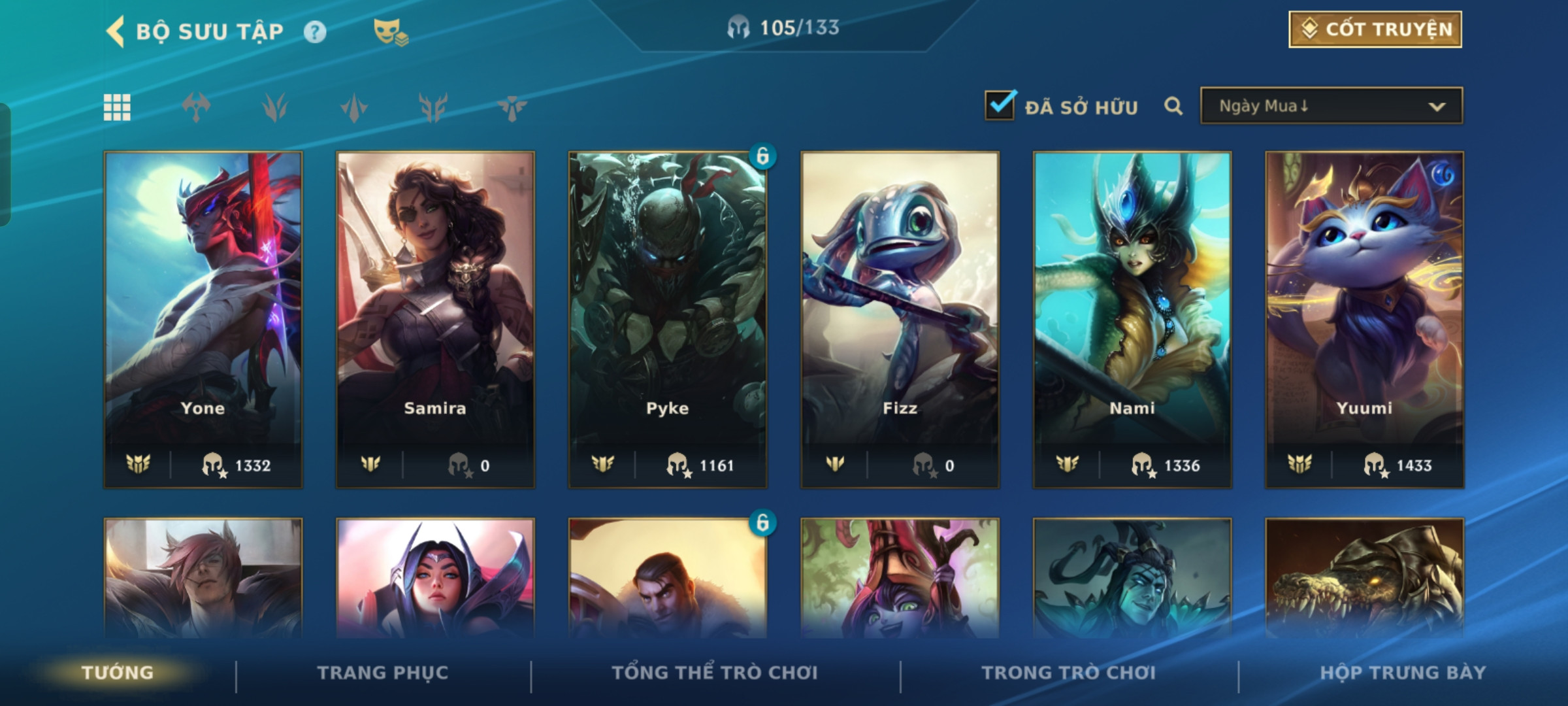Go back from Bộ Sưu Tập
1568x706 pixels.
[x=116, y=31]
